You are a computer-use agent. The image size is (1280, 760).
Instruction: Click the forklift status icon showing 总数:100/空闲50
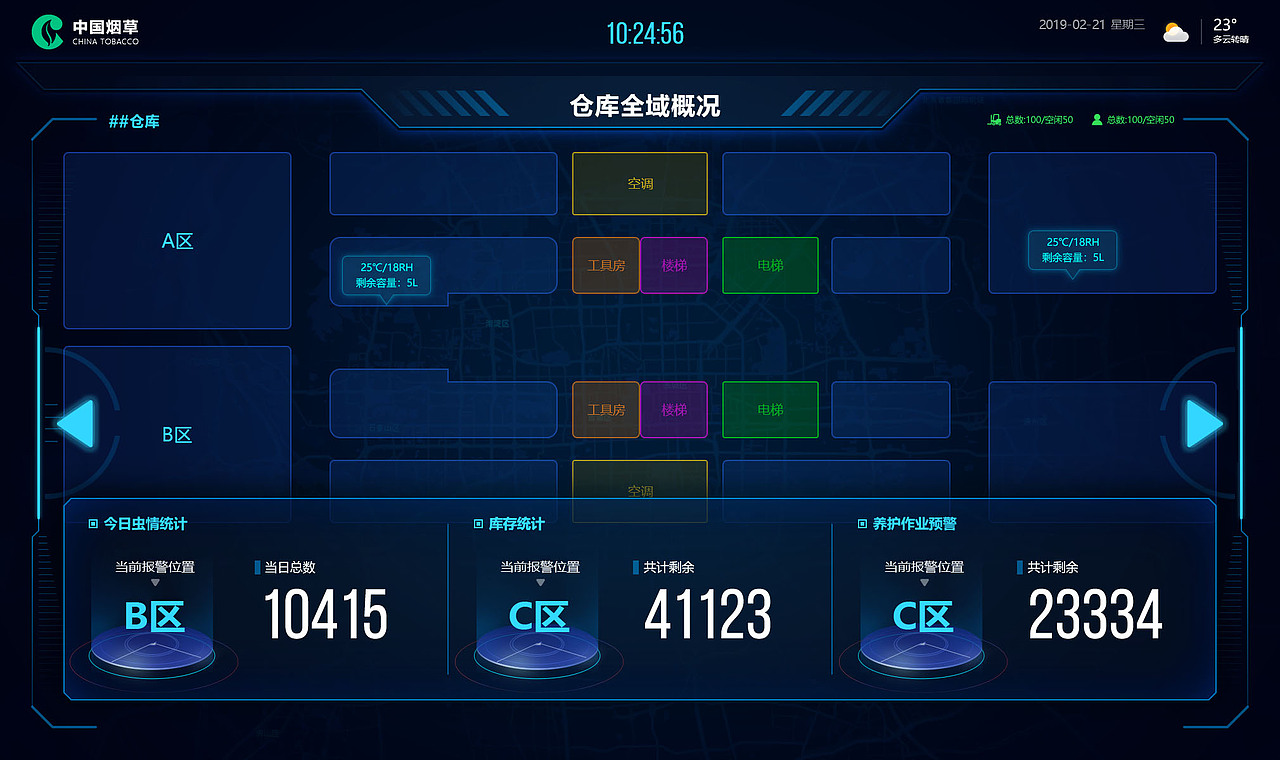pos(993,119)
